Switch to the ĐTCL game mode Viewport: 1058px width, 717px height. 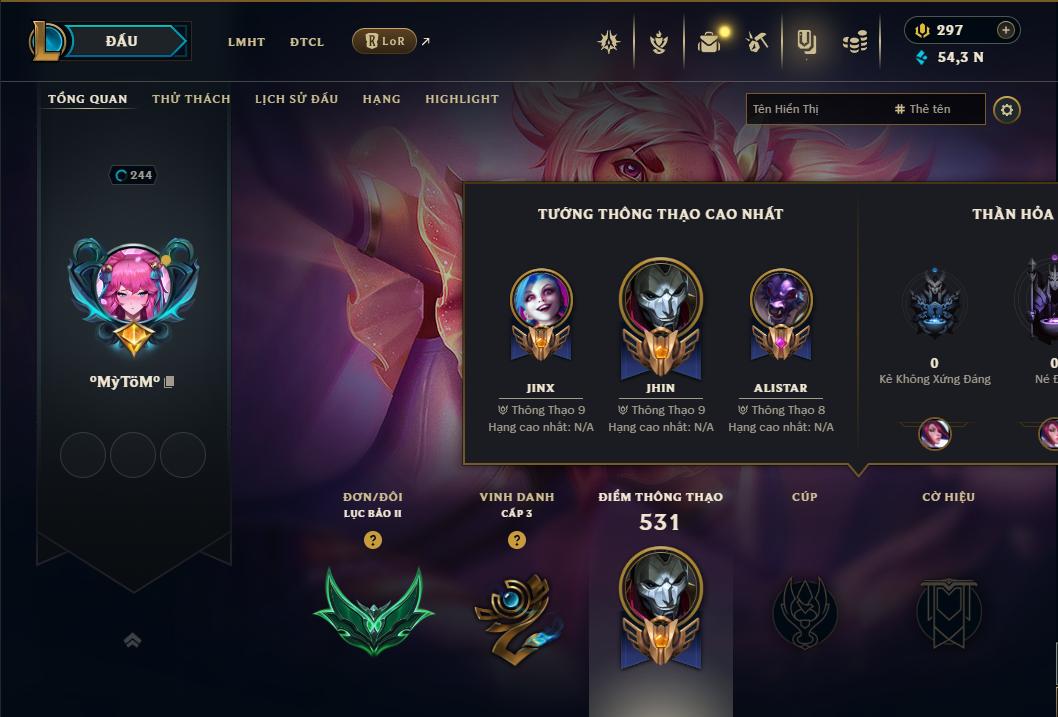tap(307, 42)
